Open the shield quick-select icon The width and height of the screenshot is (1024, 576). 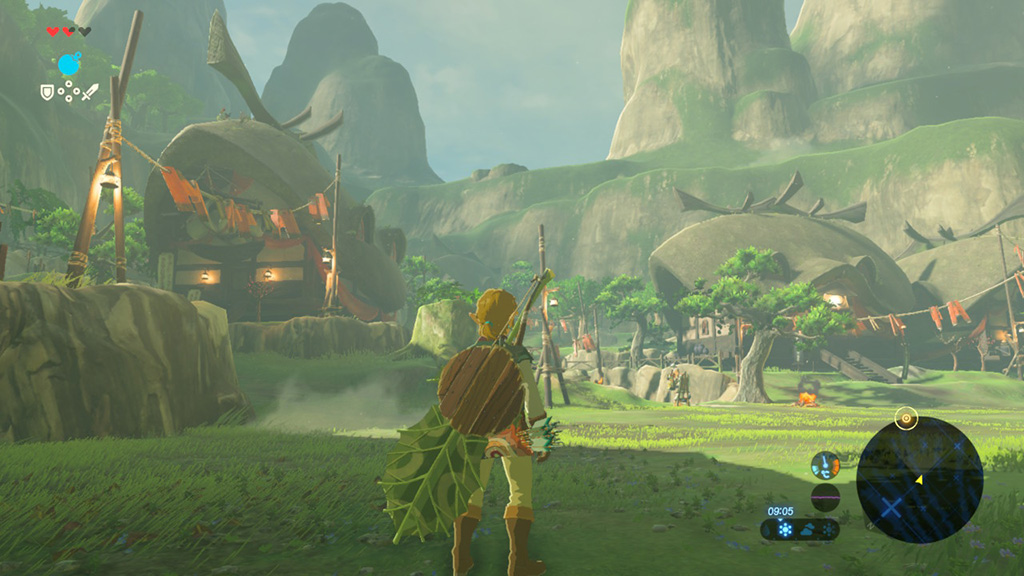pos(46,92)
